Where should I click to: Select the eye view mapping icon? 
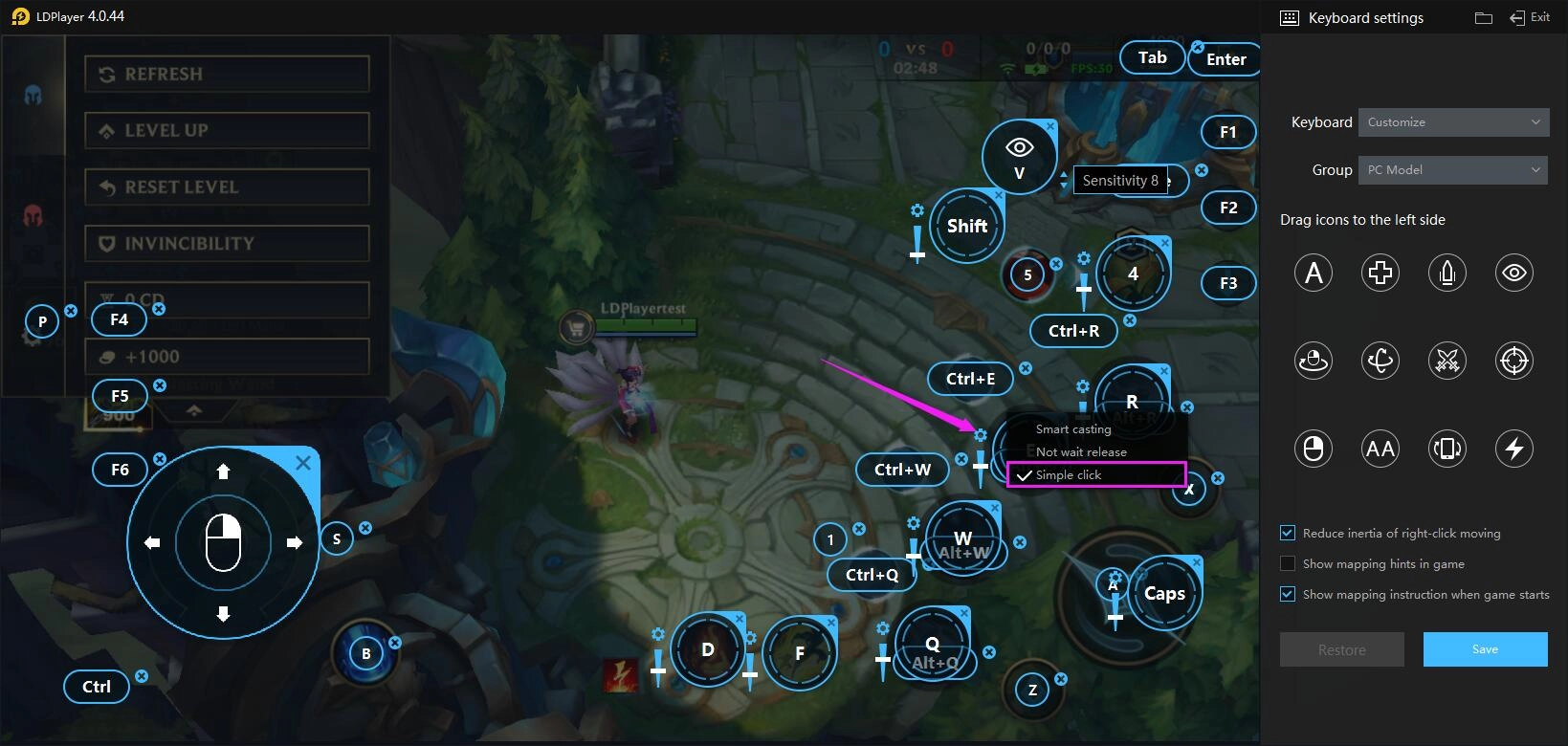pos(1513,273)
